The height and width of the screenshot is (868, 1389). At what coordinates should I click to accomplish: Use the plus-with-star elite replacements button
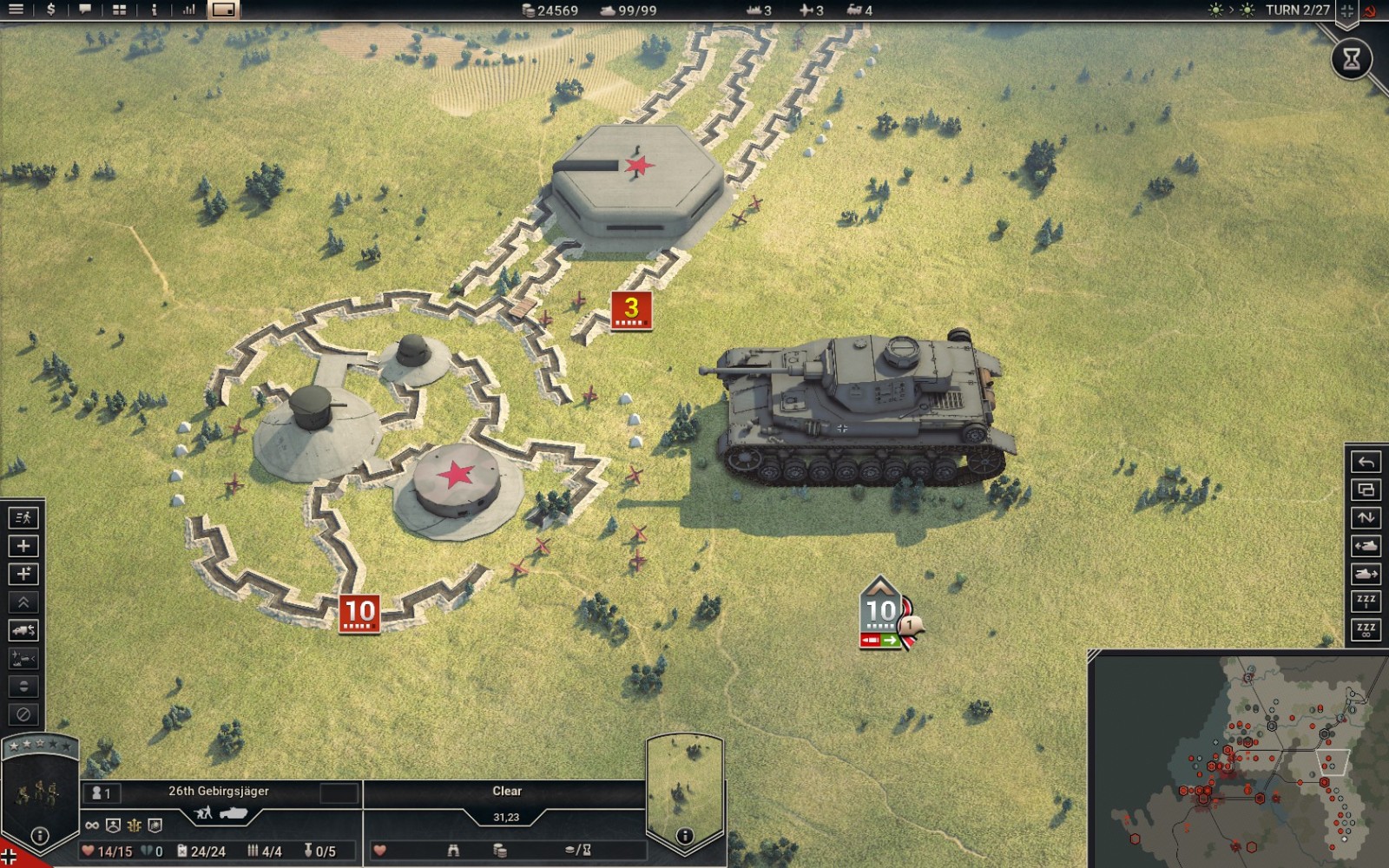tap(23, 574)
